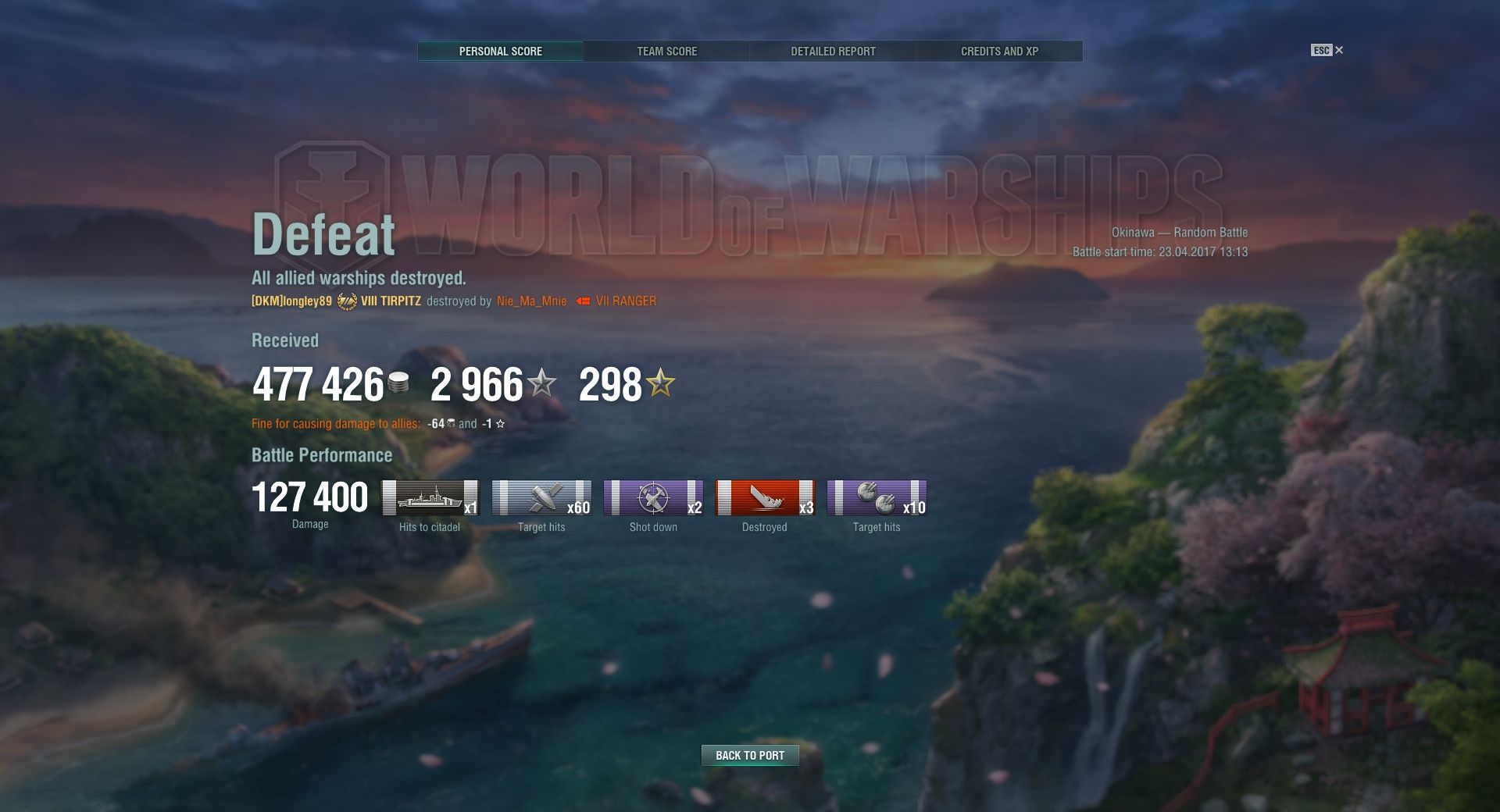Close the results screen with the X

click(1339, 50)
